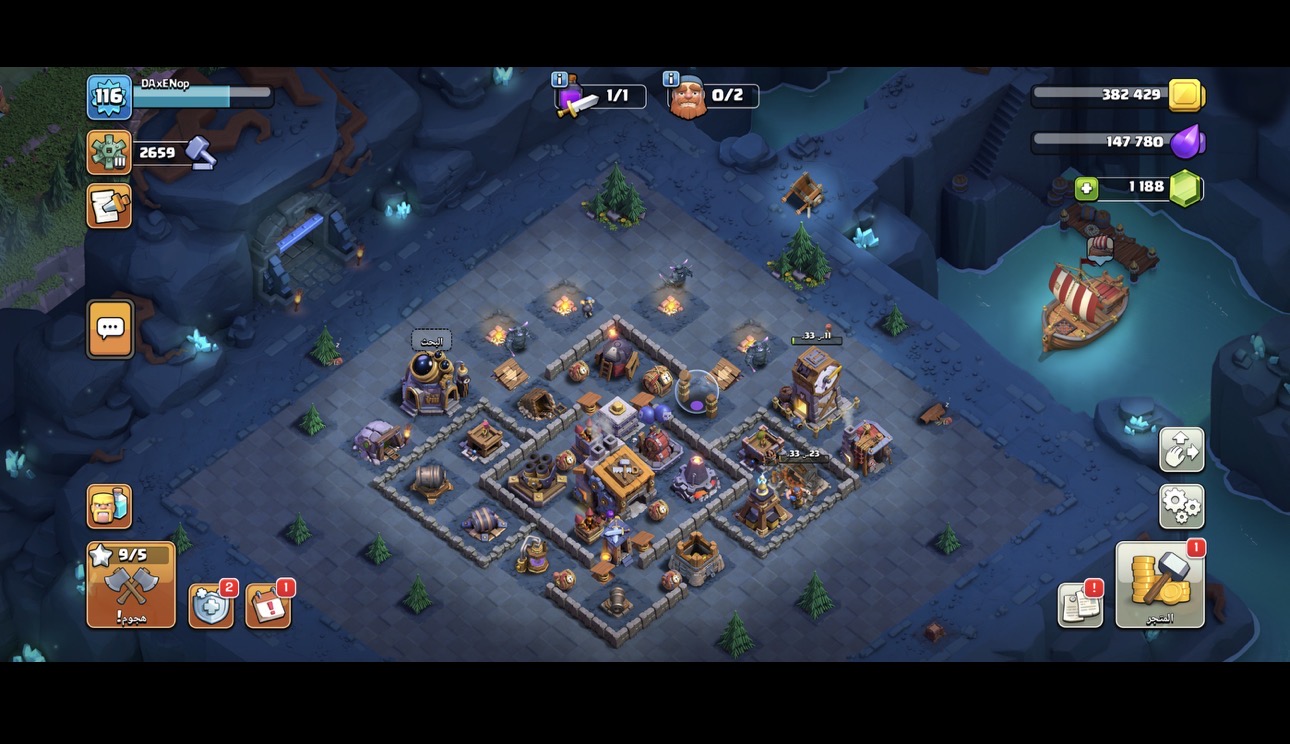Image resolution: width=1290 pixels, height=744 pixels.
Task: Show the master builder info button
Action: coord(672,79)
